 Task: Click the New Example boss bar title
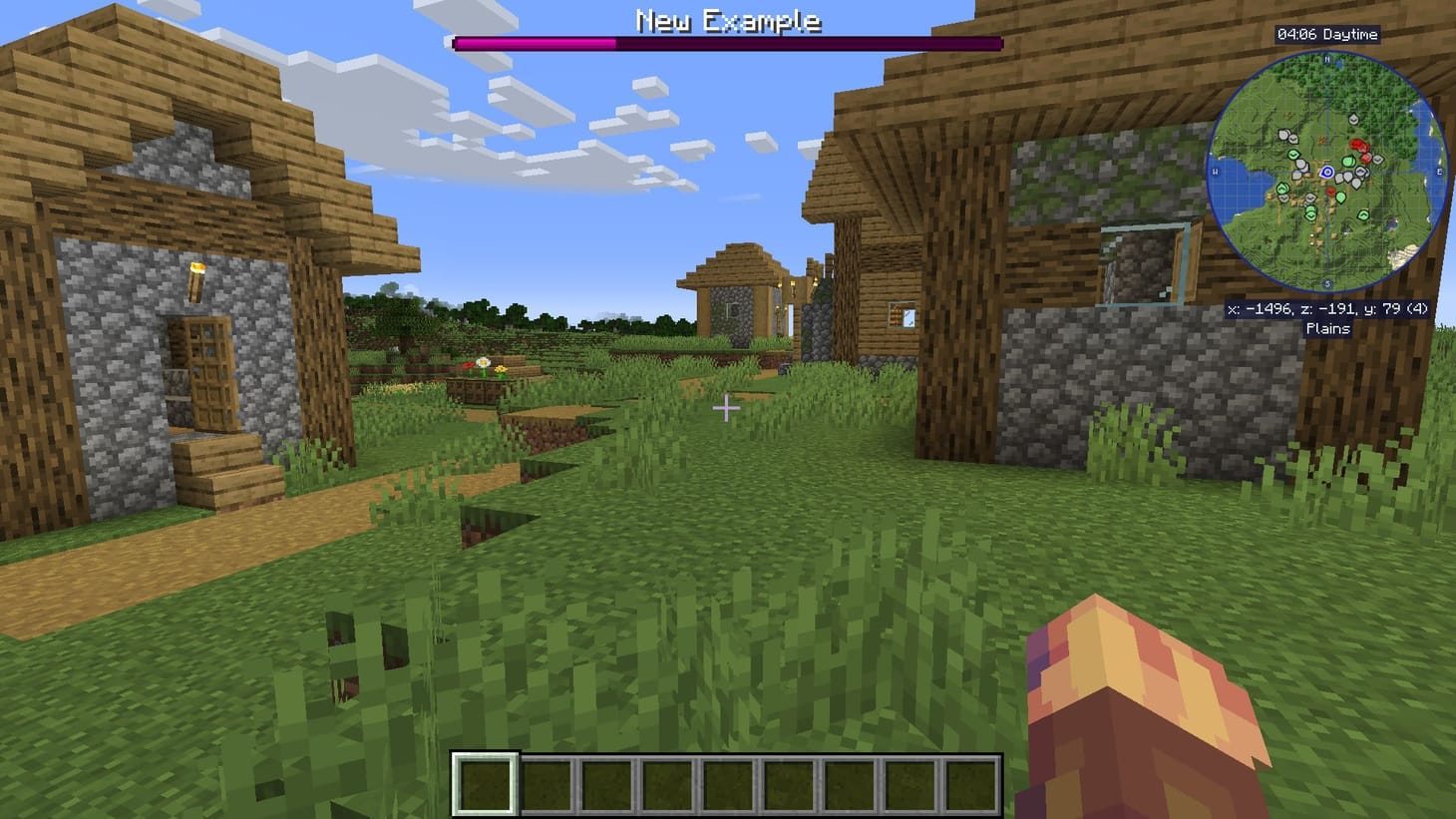pos(727,20)
